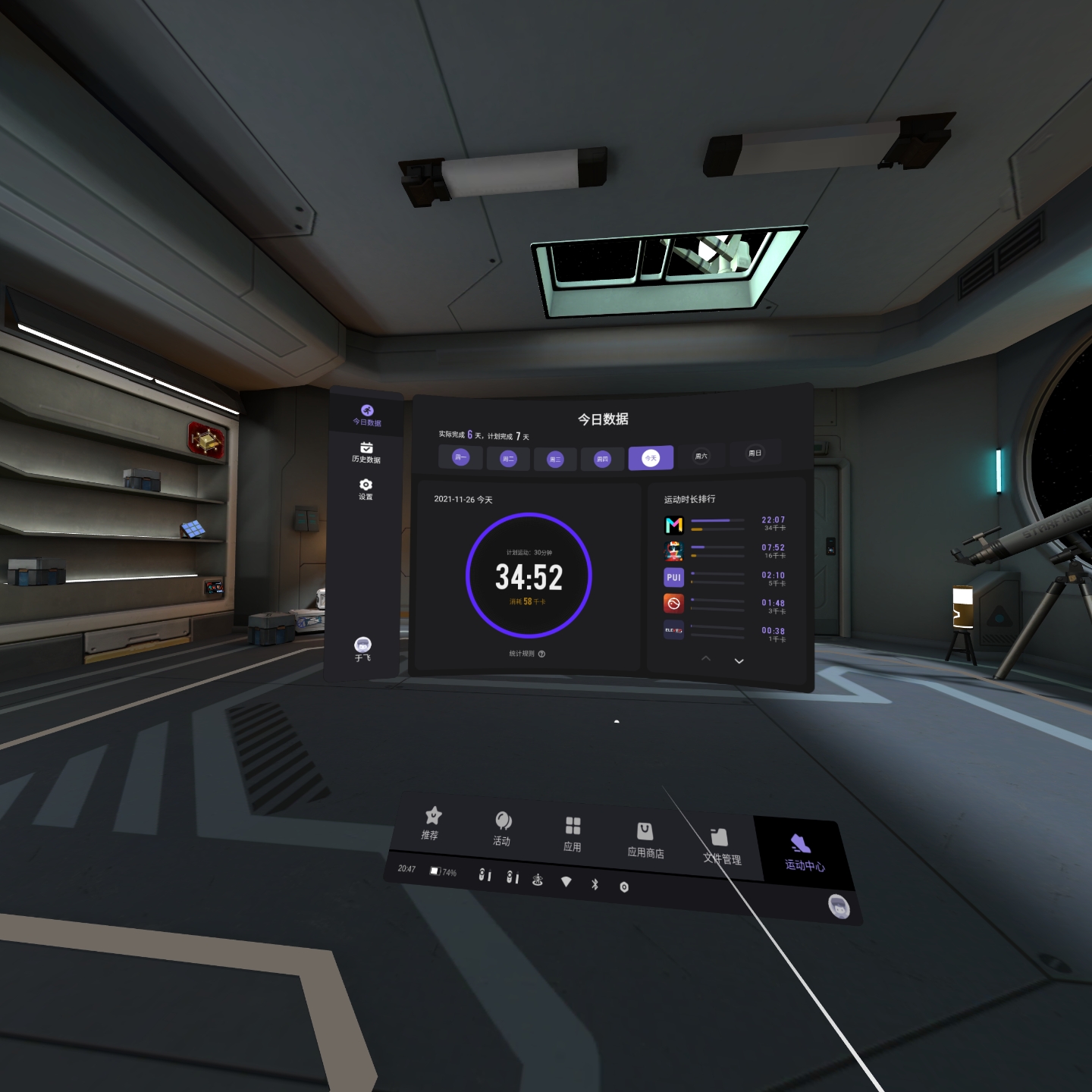Open 历史数据 history data section

point(366,452)
